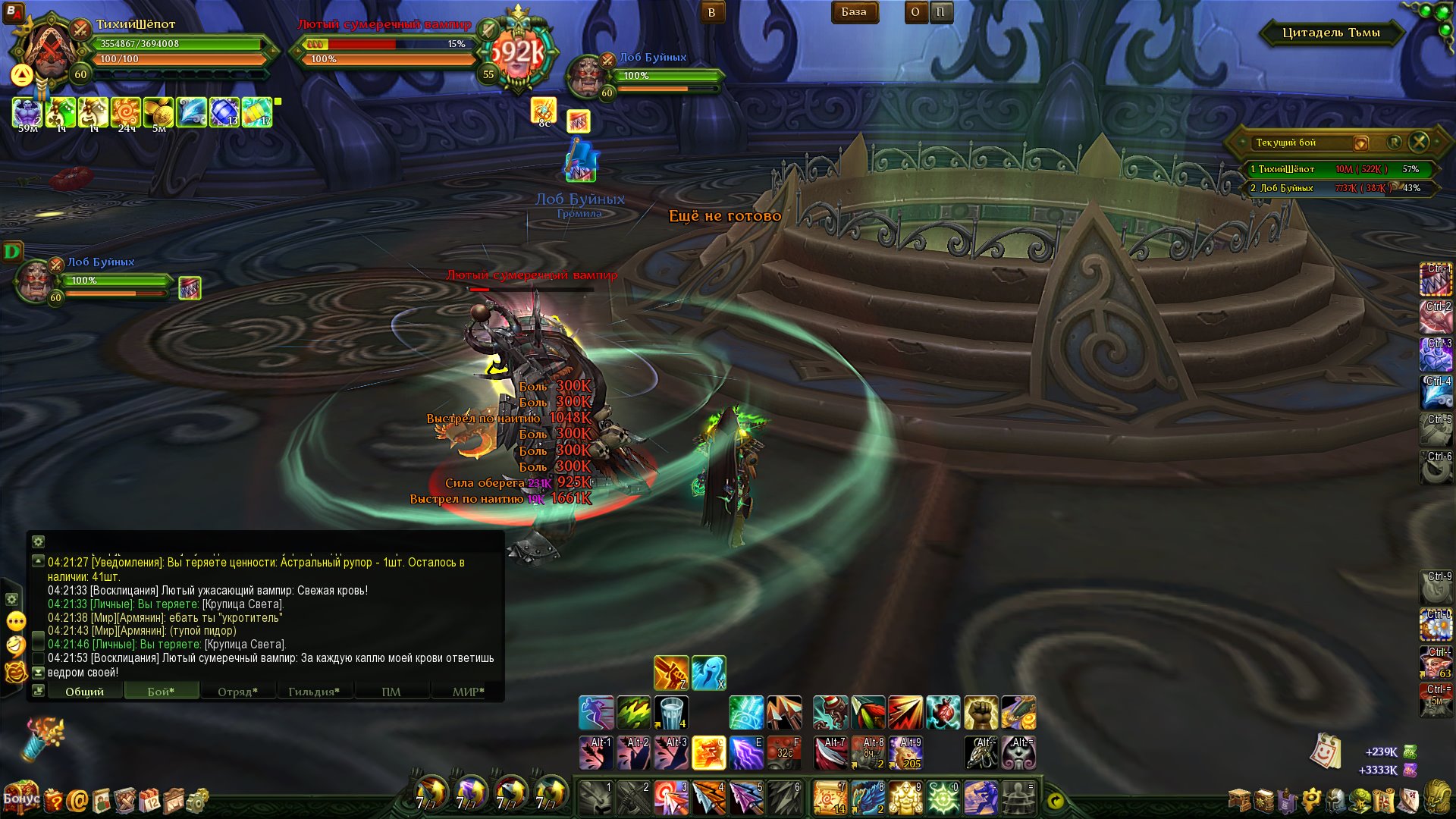Open the Бонус treasure chest
This screenshot has height=819, width=1456.
[x=20, y=797]
